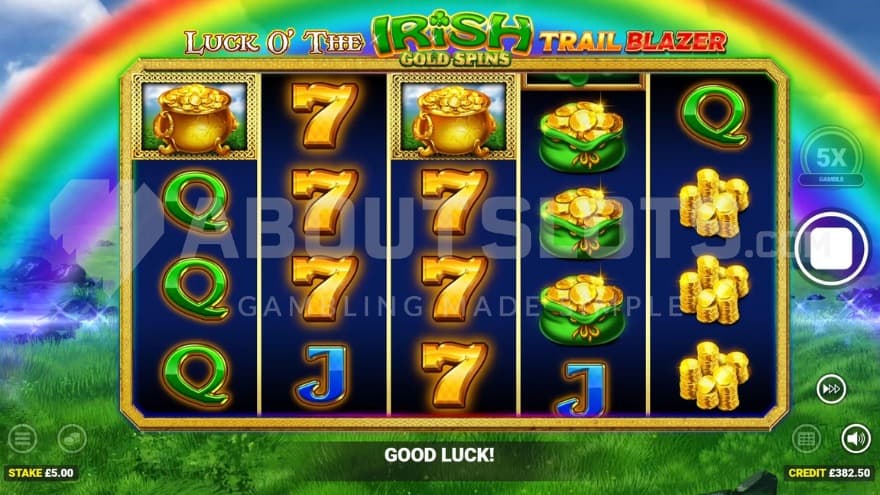Open the stake options with the coins icon
The height and width of the screenshot is (495, 880).
pos(71,438)
